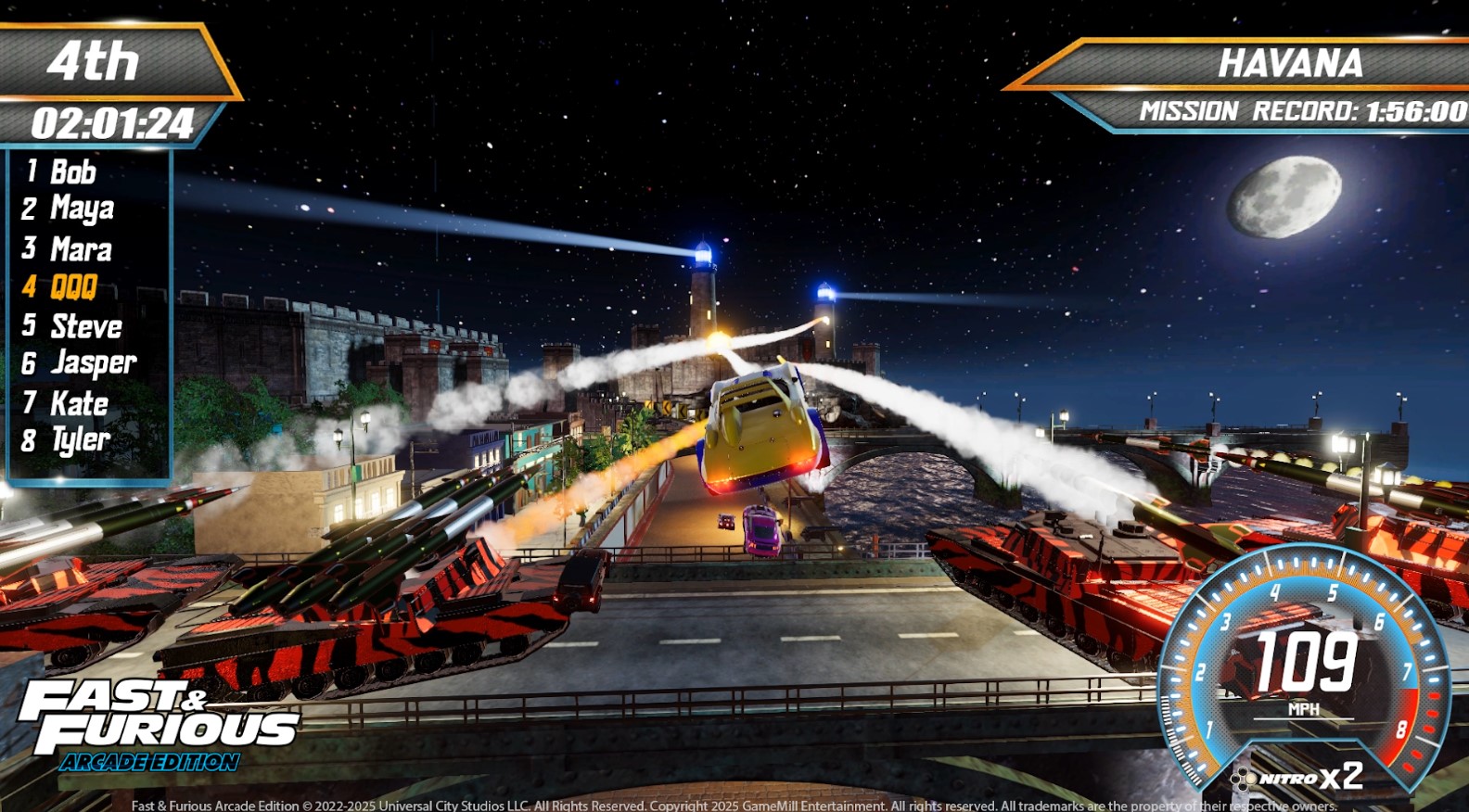Click Mara in the position list
The width and height of the screenshot is (1469, 812).
point(81,249)
